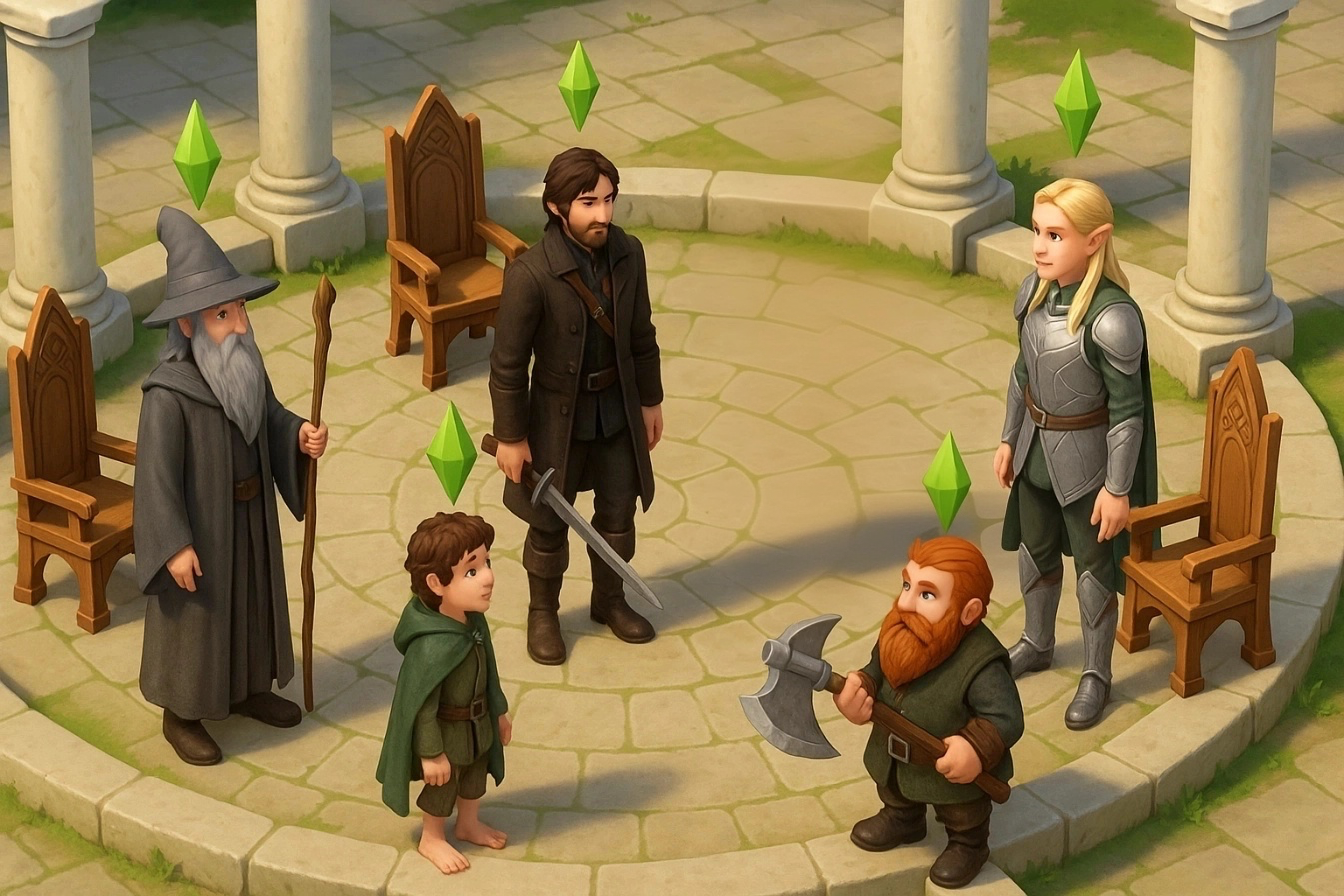Viewport: 1344px width, 896px height.
Task: Choose the plumbob above the blonde elf
Action: click(1076, 102)
